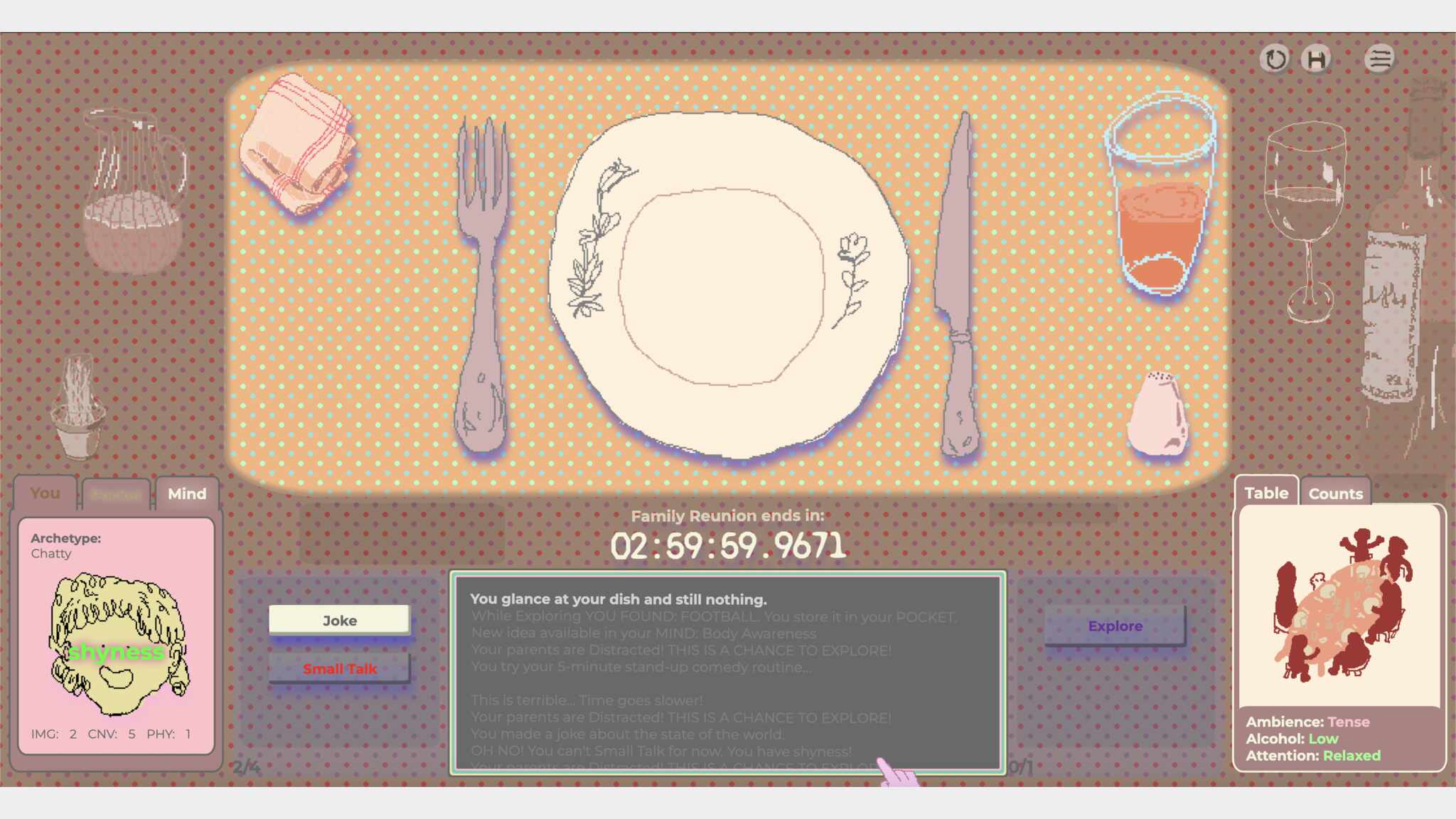Switch to the Mind tab
The image size is (1456, 819).
[187, 493]
